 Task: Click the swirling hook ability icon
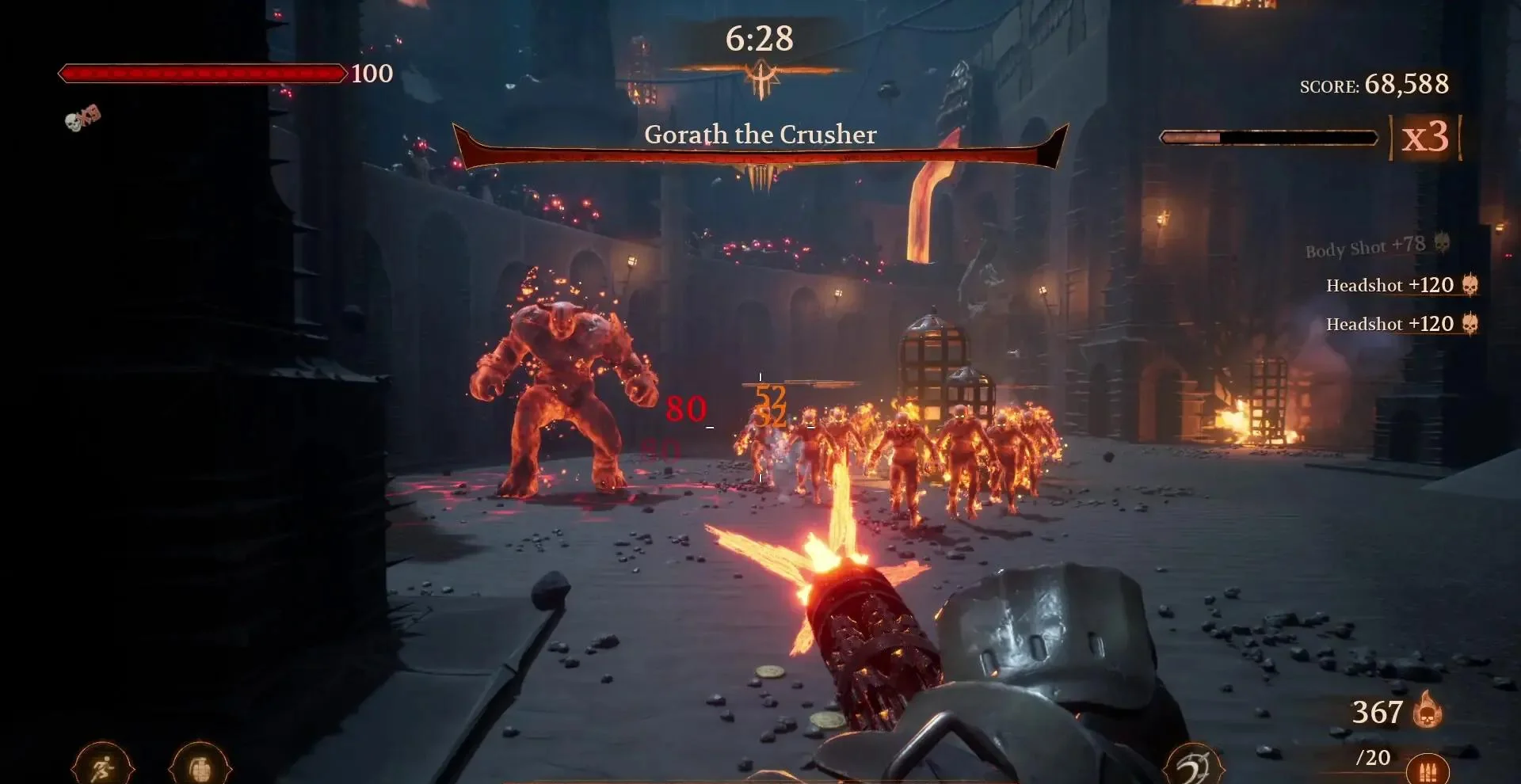click(x=1193, y=767)
